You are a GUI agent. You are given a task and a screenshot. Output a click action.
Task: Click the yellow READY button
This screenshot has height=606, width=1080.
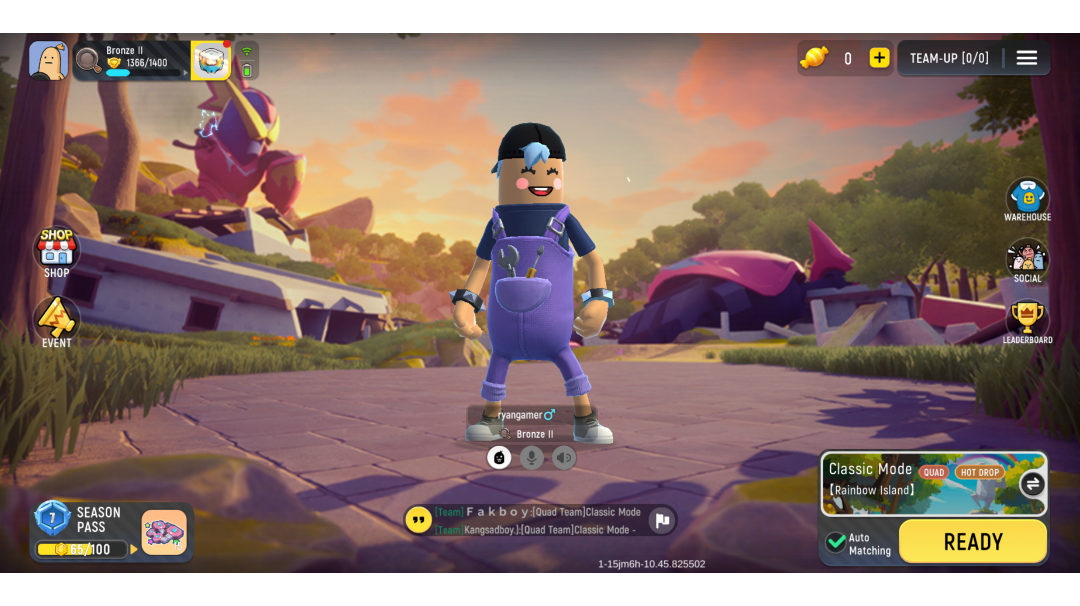pyautogui.click(x=972, y=542)
